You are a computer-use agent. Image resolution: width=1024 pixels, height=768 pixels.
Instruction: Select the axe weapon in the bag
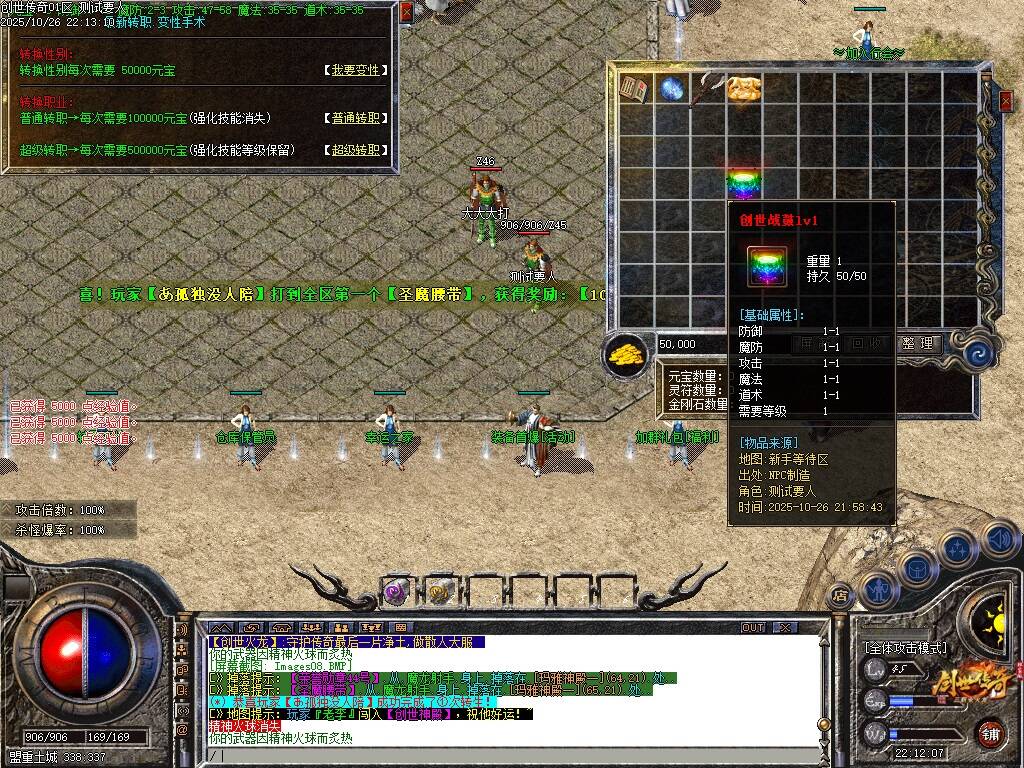point(706,89)
